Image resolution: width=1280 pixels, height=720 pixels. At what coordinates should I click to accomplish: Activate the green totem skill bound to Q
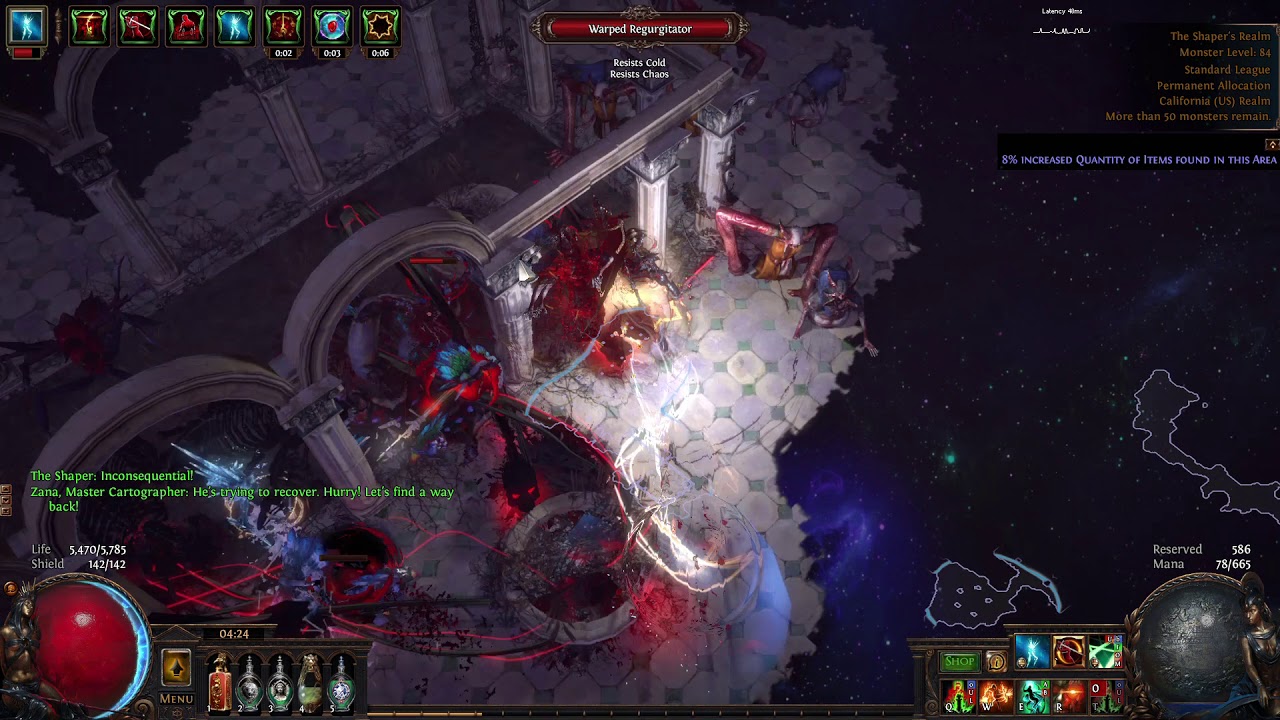959,696
